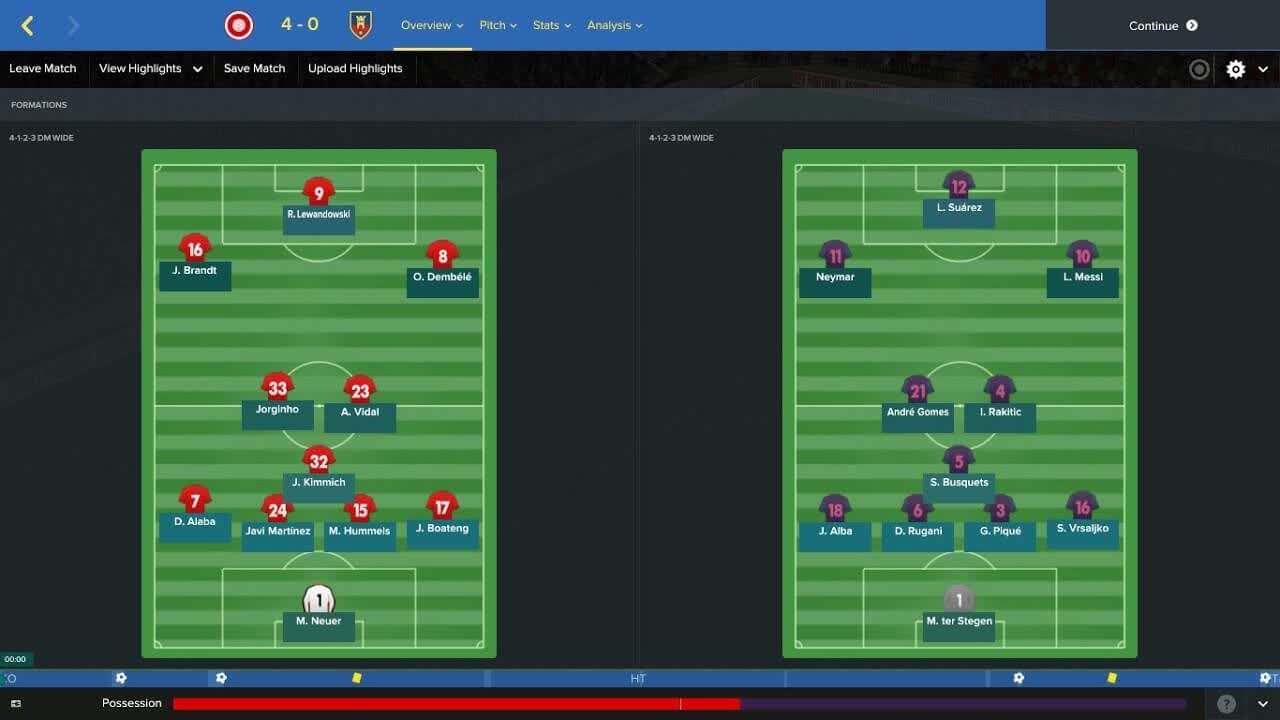
Task: Save the match
Action: [254, 69]
